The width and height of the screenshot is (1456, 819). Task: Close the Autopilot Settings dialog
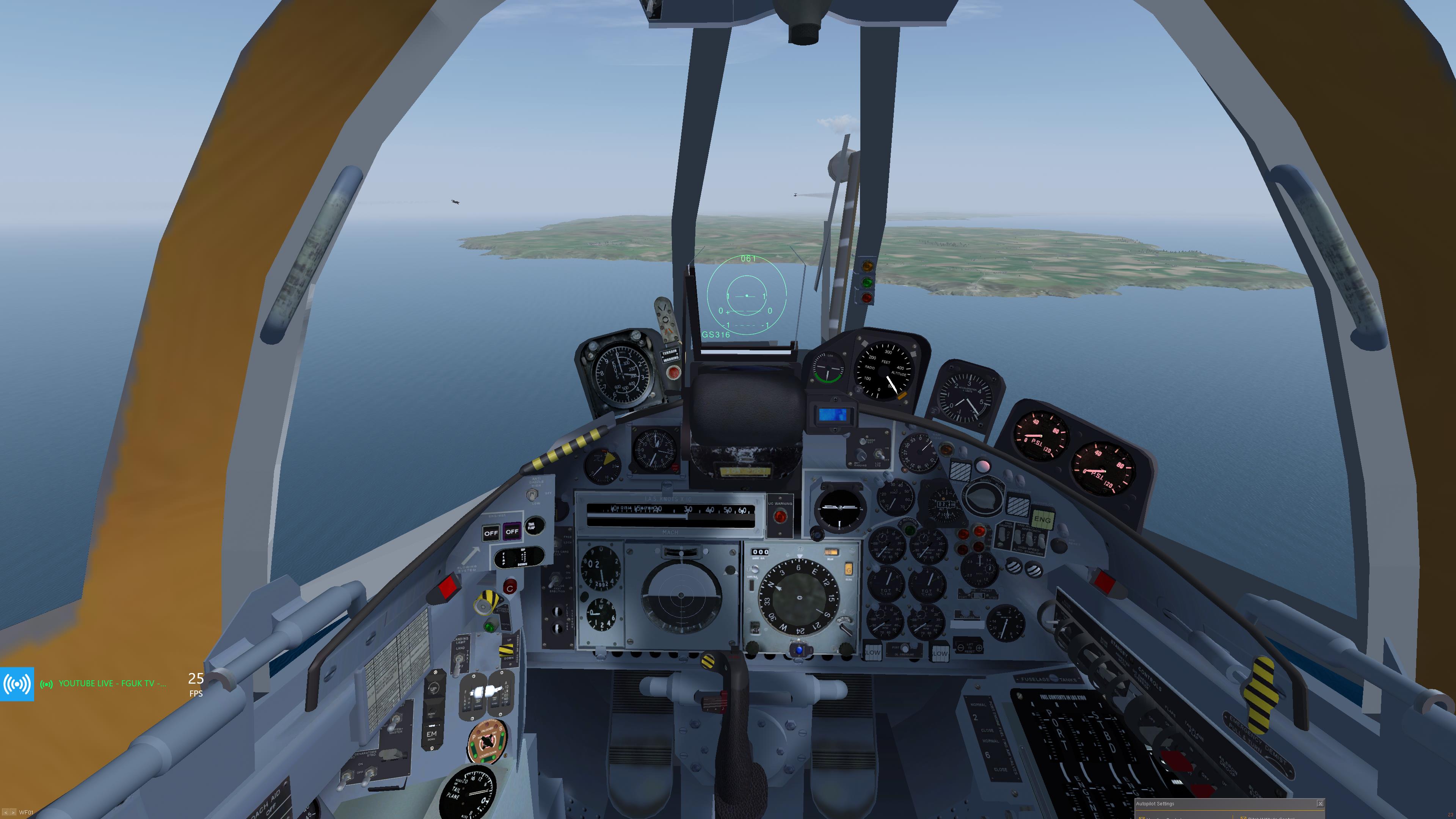[1320, 803]
